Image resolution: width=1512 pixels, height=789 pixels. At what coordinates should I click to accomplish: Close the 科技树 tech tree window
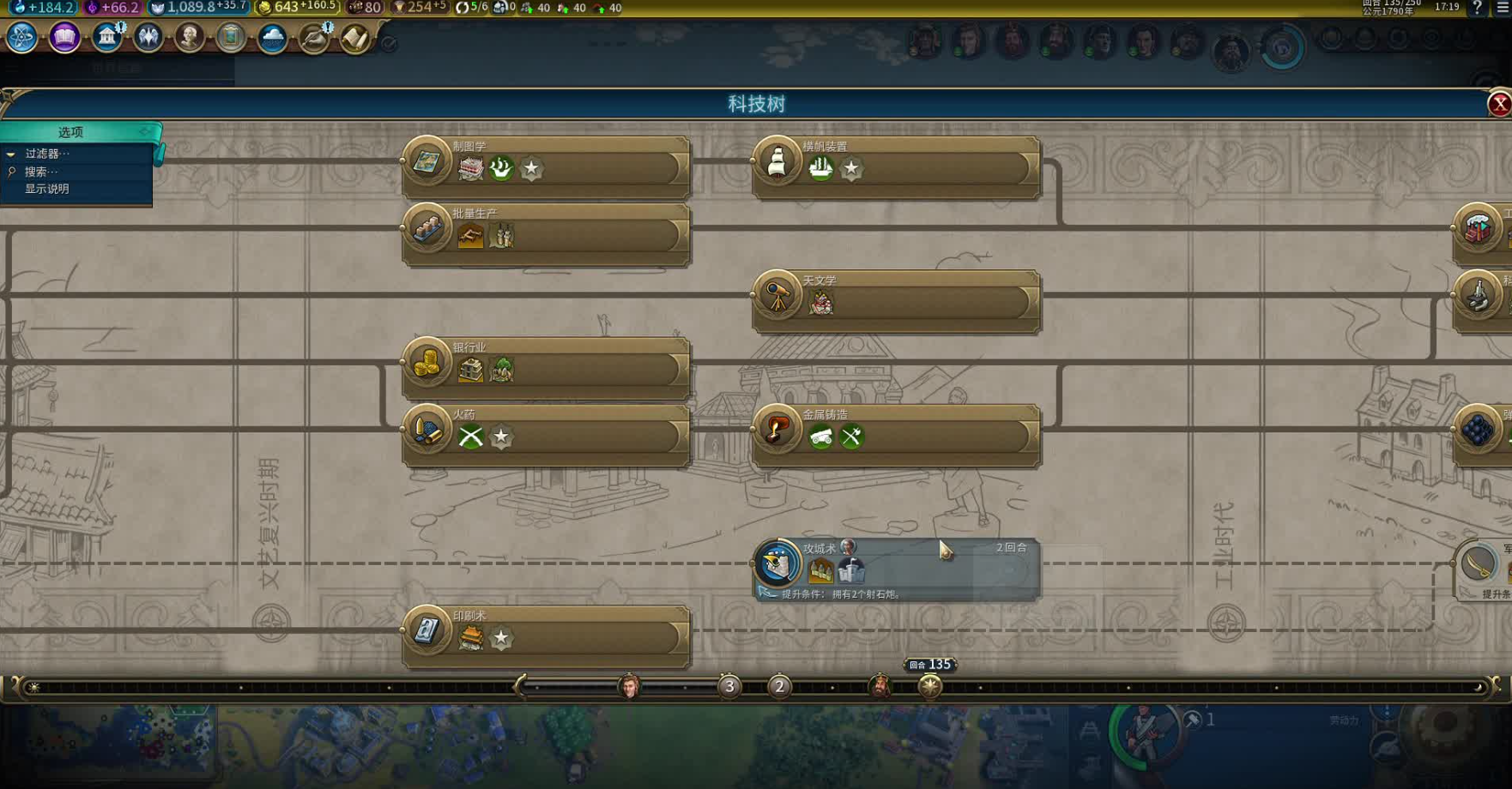[1499, 104]
